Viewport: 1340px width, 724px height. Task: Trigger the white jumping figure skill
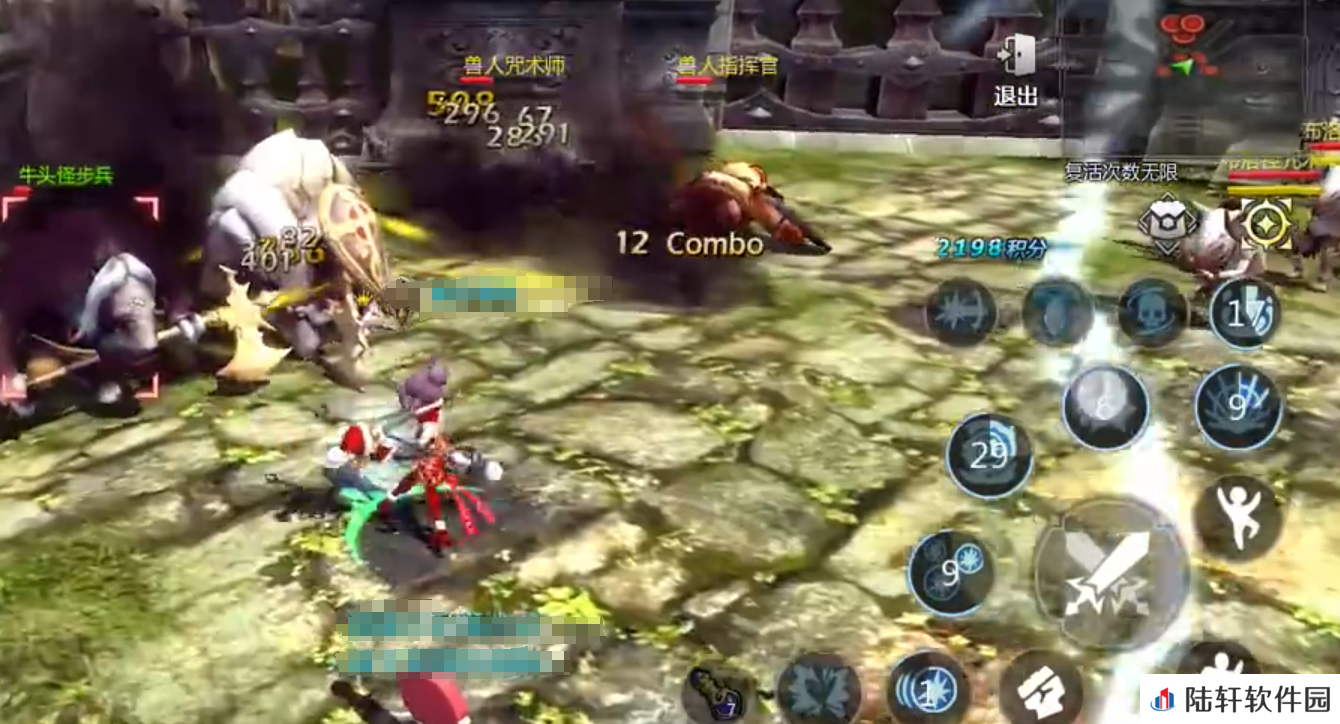pos(1238,517)
